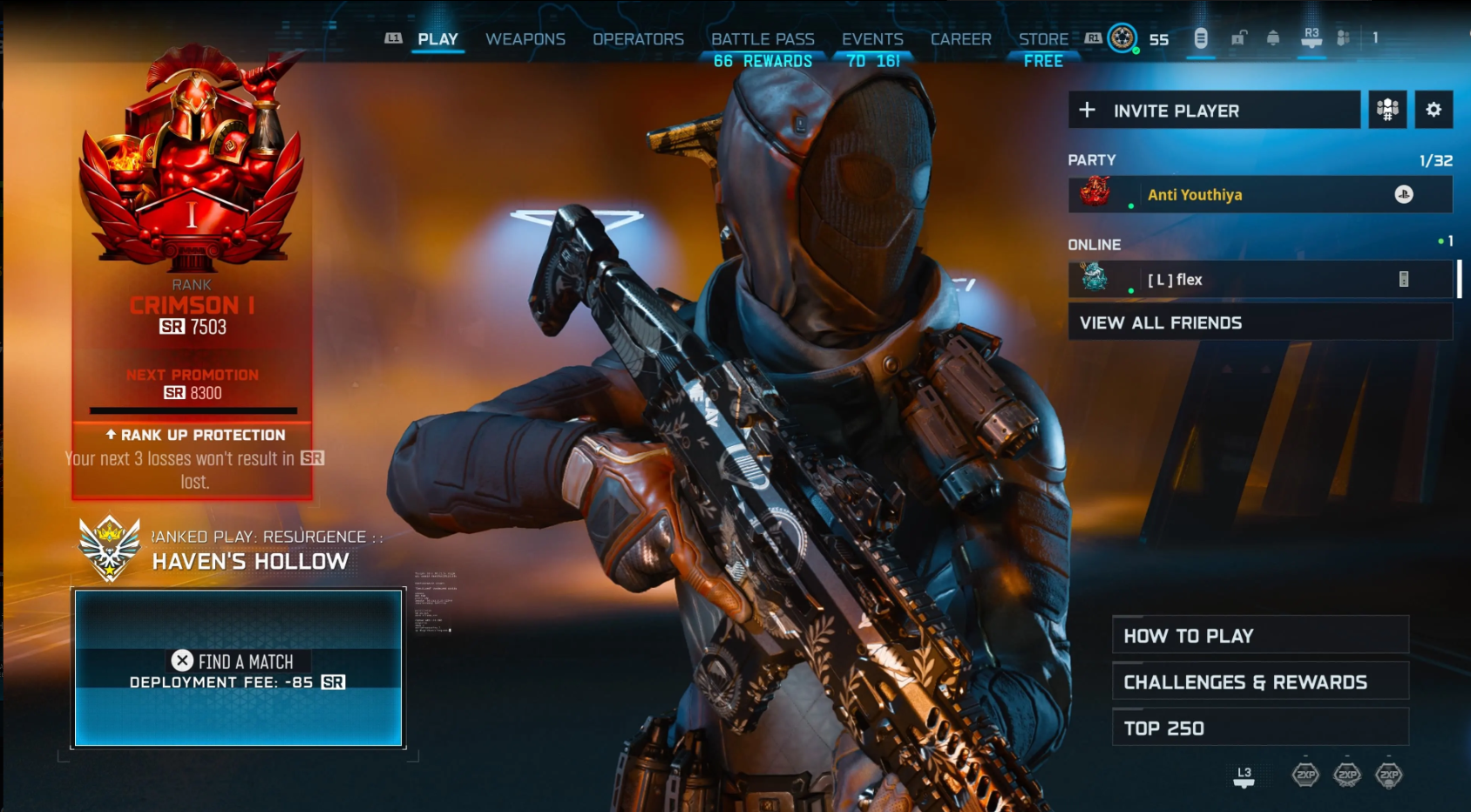
Task: Click the PC platform icon next to [ L ] flex
Action: 1405,279
